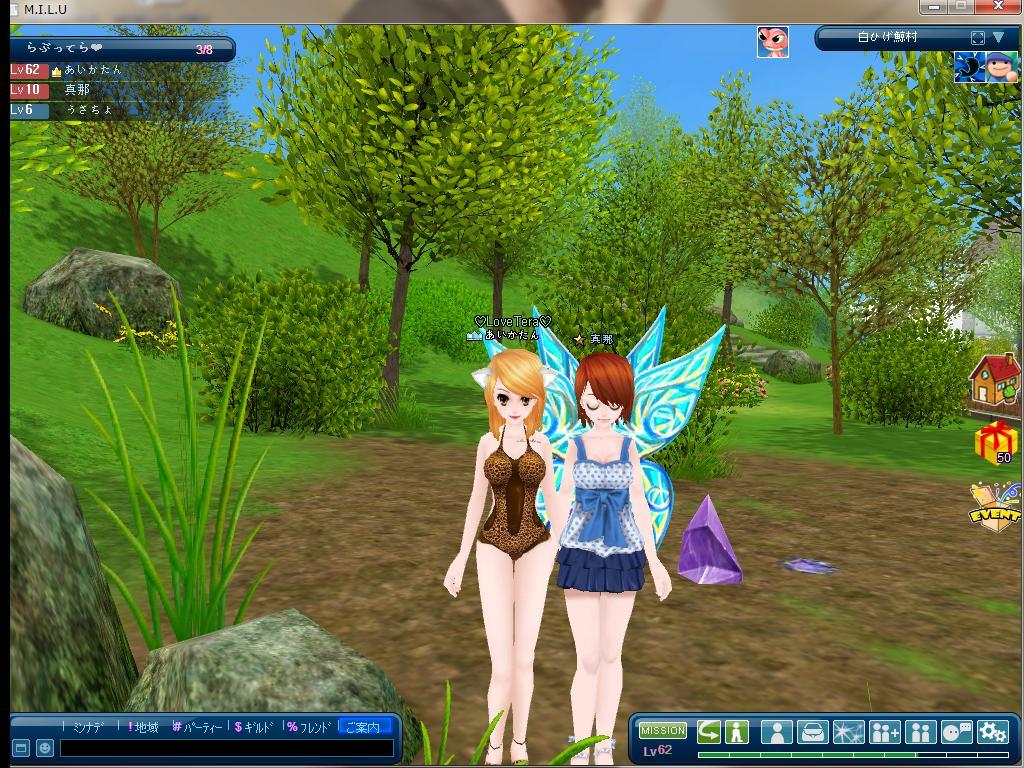
Task: Open the MISSION panel
Action: click(662, 731)
